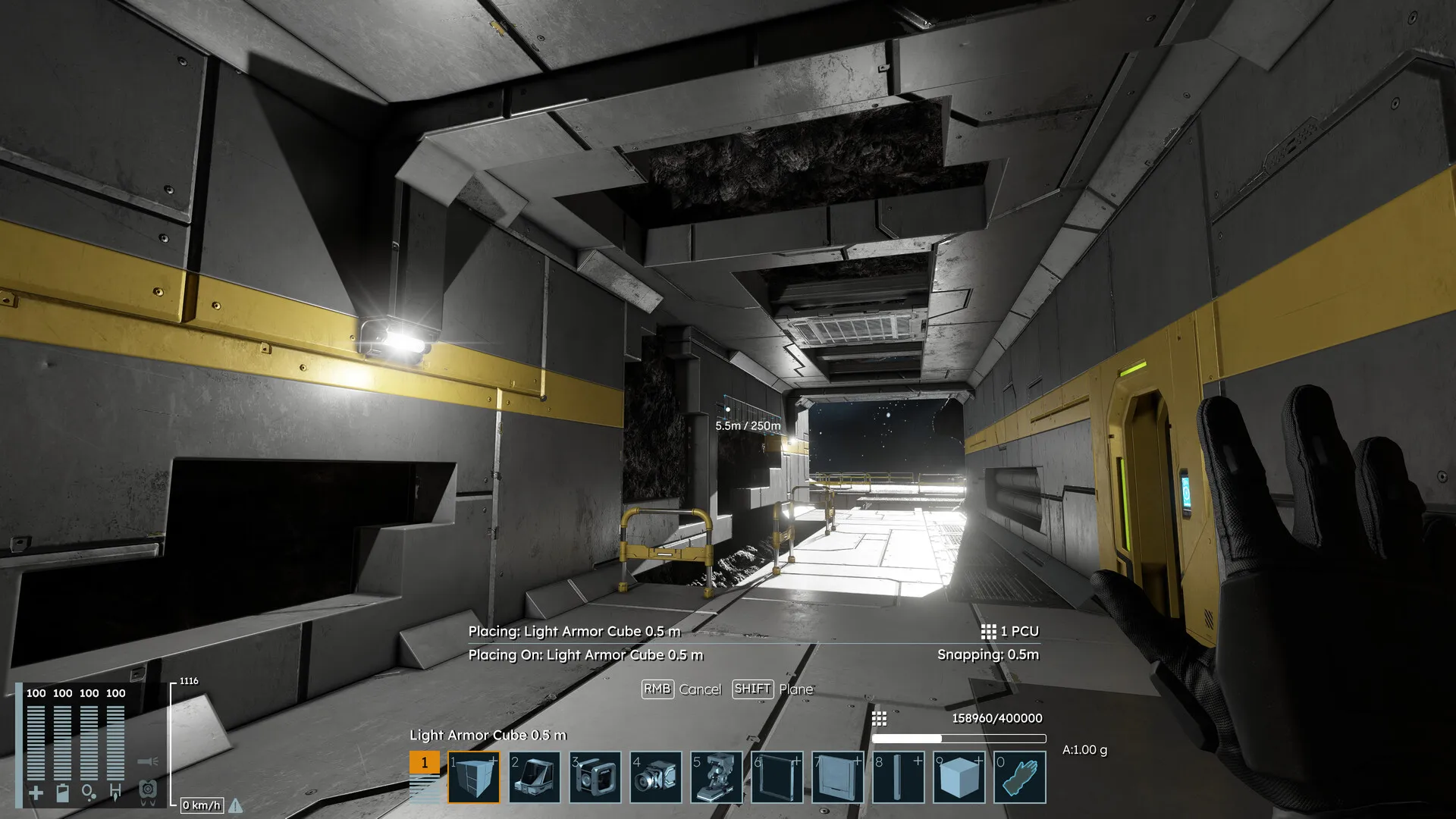Toggle the jetpack status icon
1456x819 pixels.
pyautogui.click(x=147, y=792)
